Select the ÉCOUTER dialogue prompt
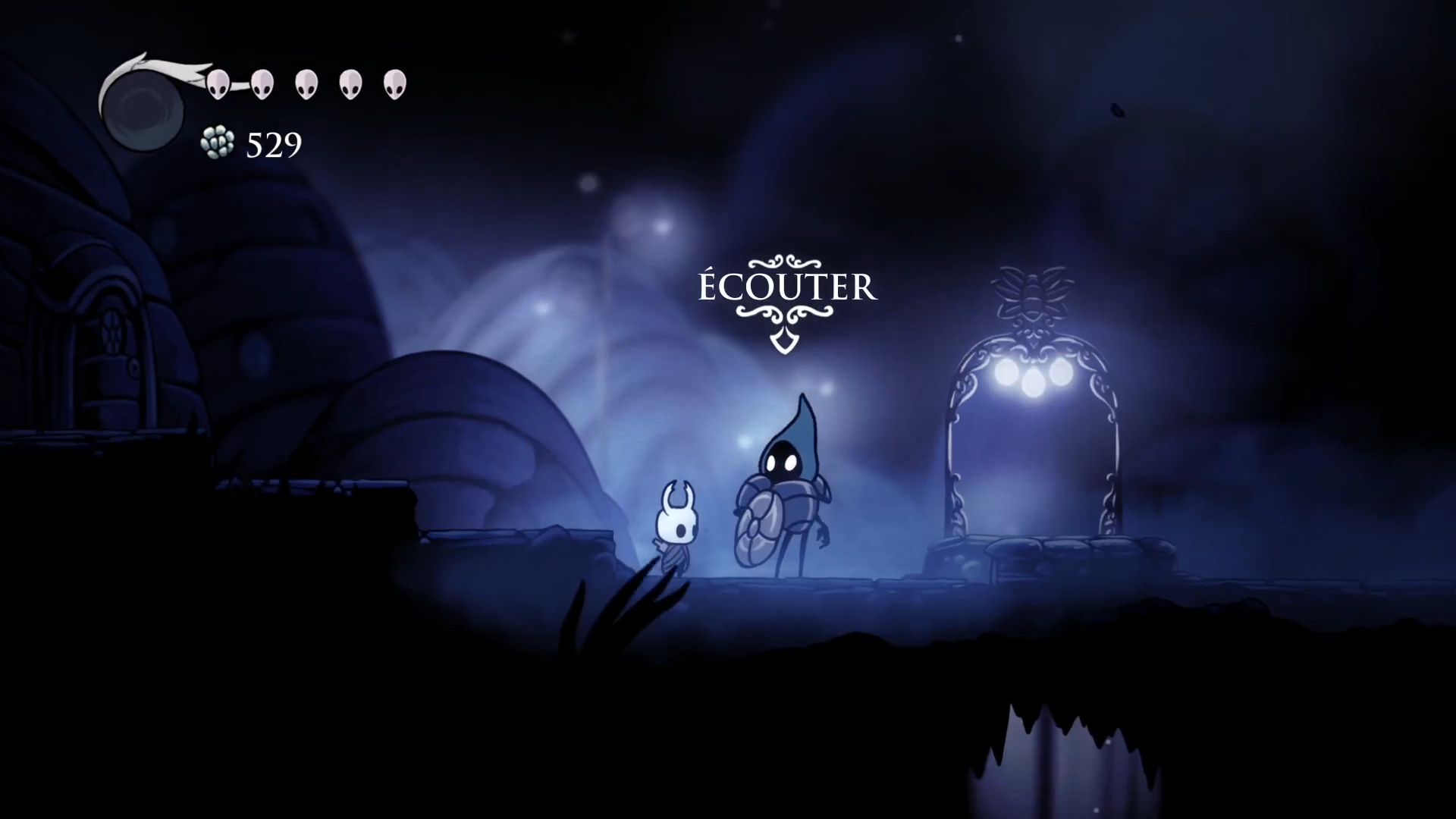The height and width of the screenshot is (819, 1456). coord(787,288)
